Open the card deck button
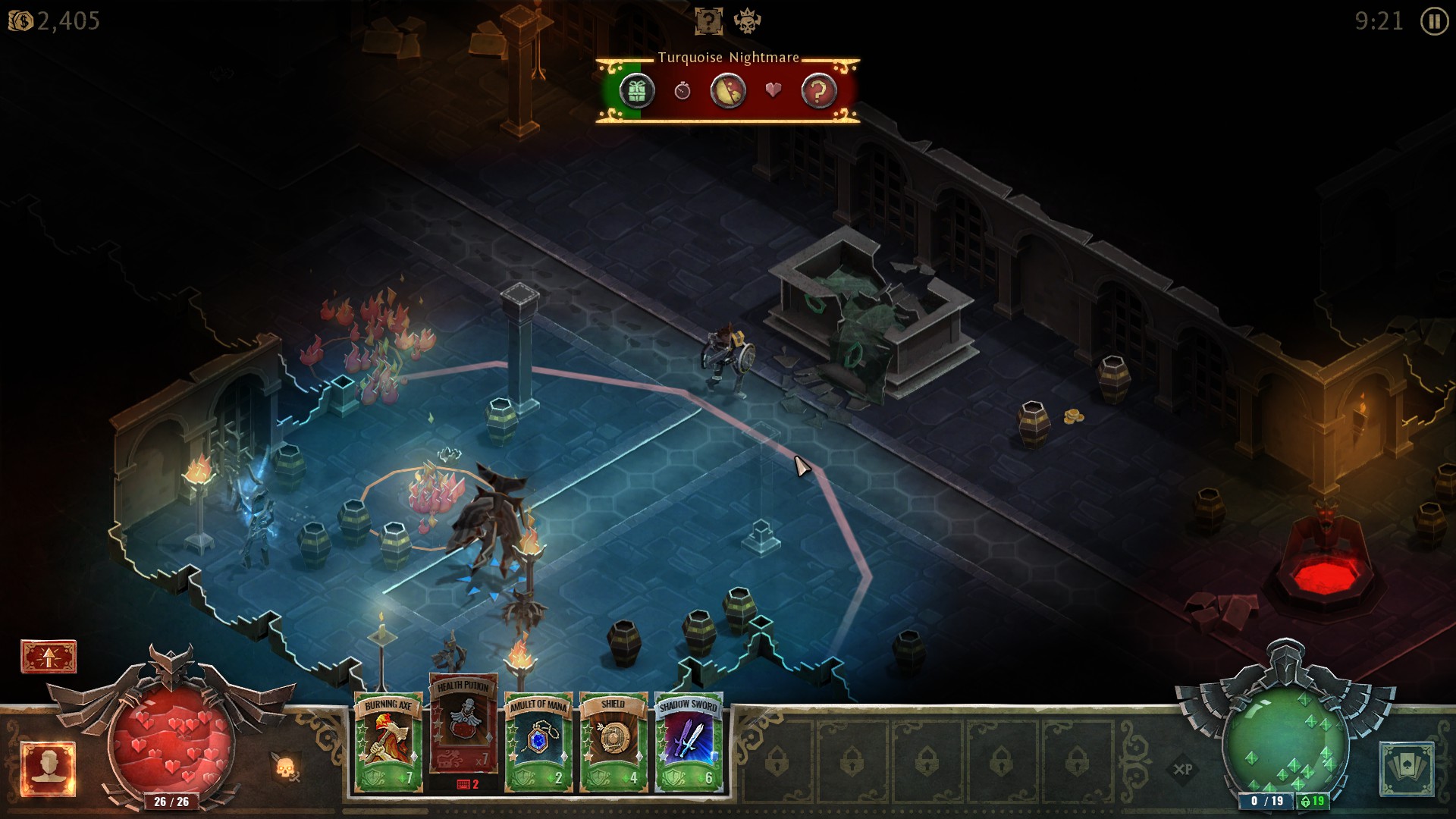The image size is (1456, 819). point(1406,769)
